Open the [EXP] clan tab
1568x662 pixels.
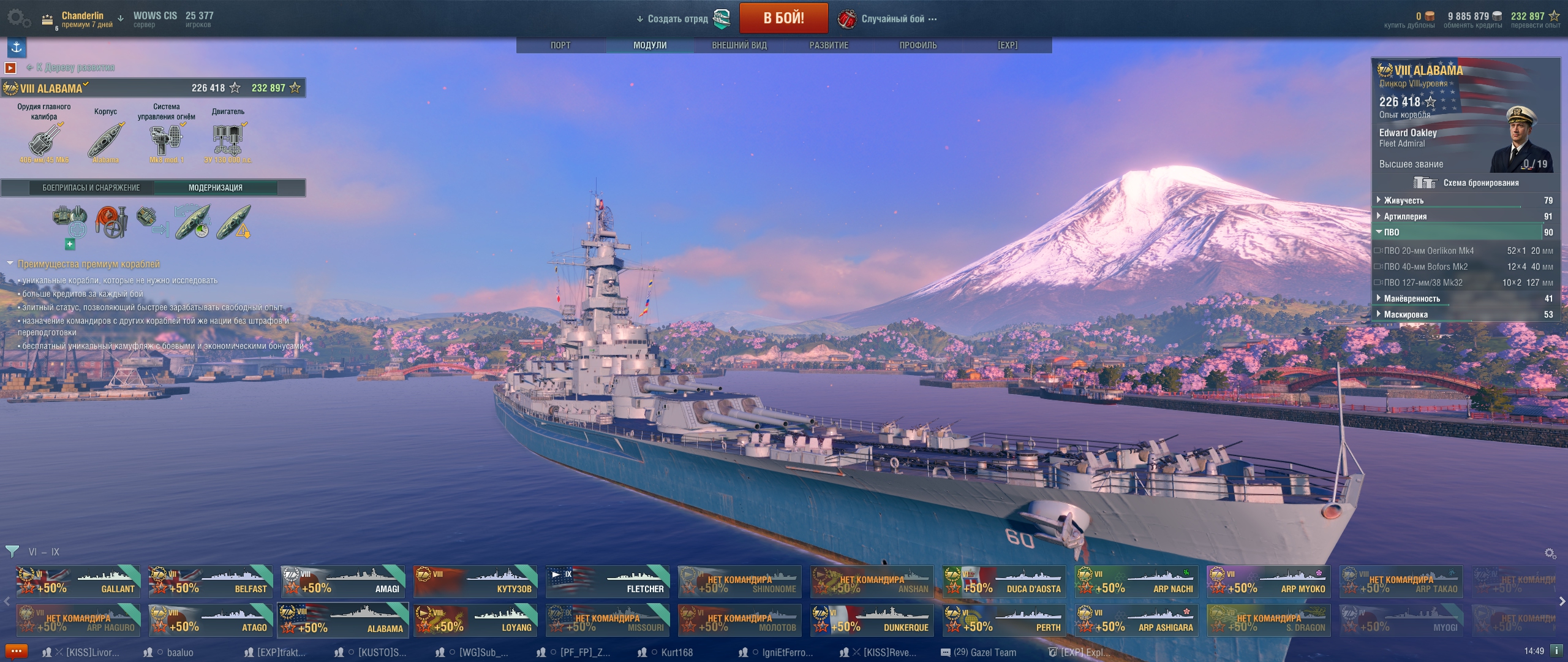coord(1007,45)
